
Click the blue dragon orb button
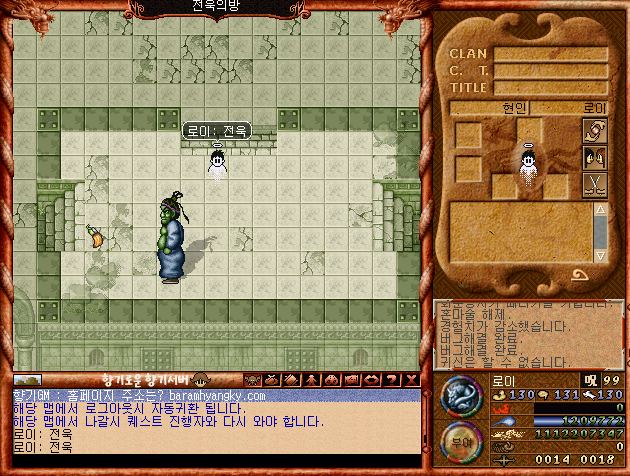[463, 396]
